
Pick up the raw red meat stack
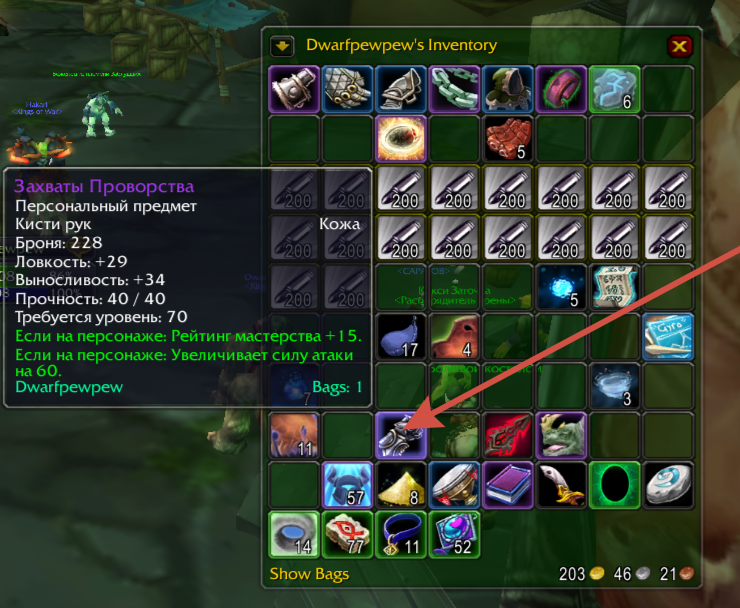[508, 139]
